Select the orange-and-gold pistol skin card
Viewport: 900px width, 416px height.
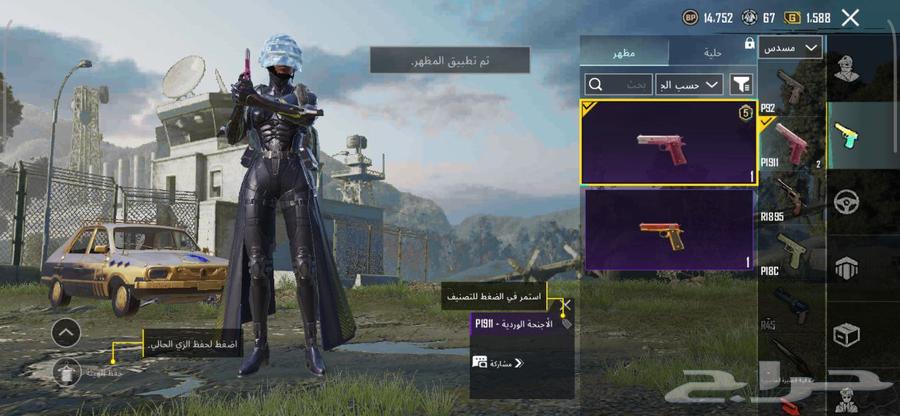(x=667, y=230)
